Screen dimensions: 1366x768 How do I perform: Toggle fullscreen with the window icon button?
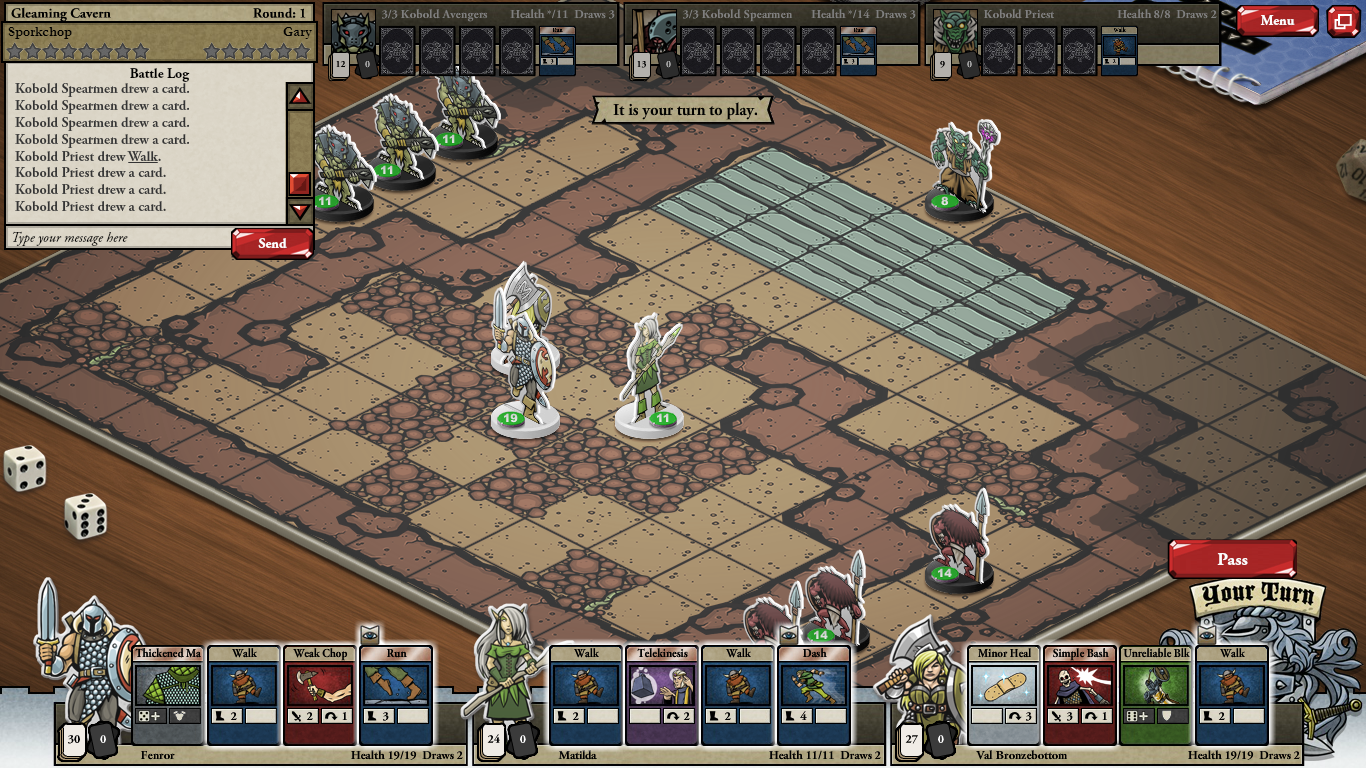(1343, 21)
